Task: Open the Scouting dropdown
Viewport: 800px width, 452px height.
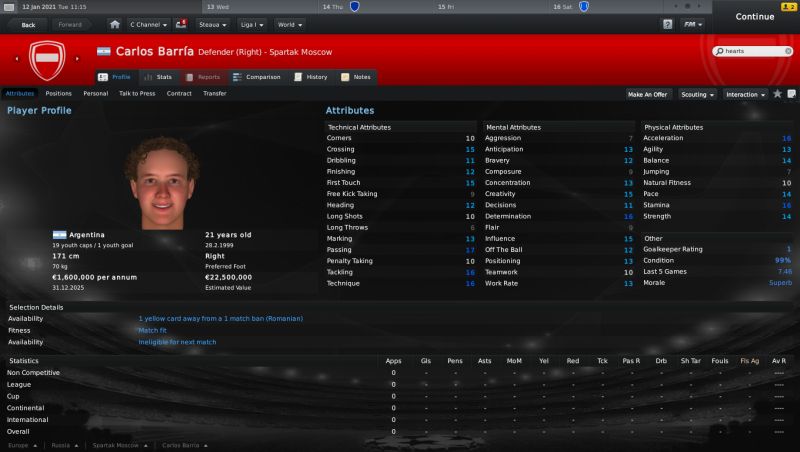Action: 696,94
